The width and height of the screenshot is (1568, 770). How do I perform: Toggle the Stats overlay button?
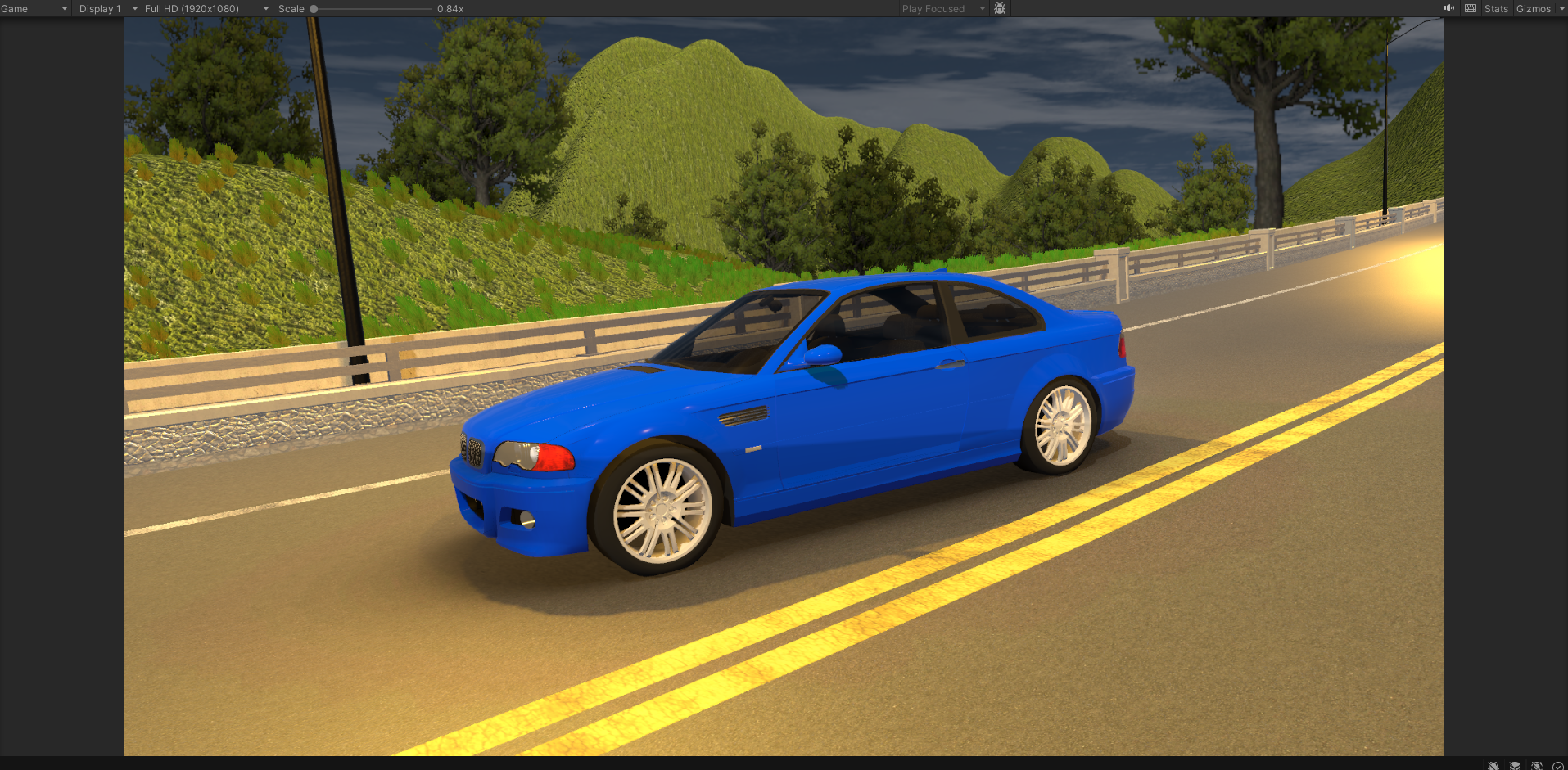[1496, 9]
